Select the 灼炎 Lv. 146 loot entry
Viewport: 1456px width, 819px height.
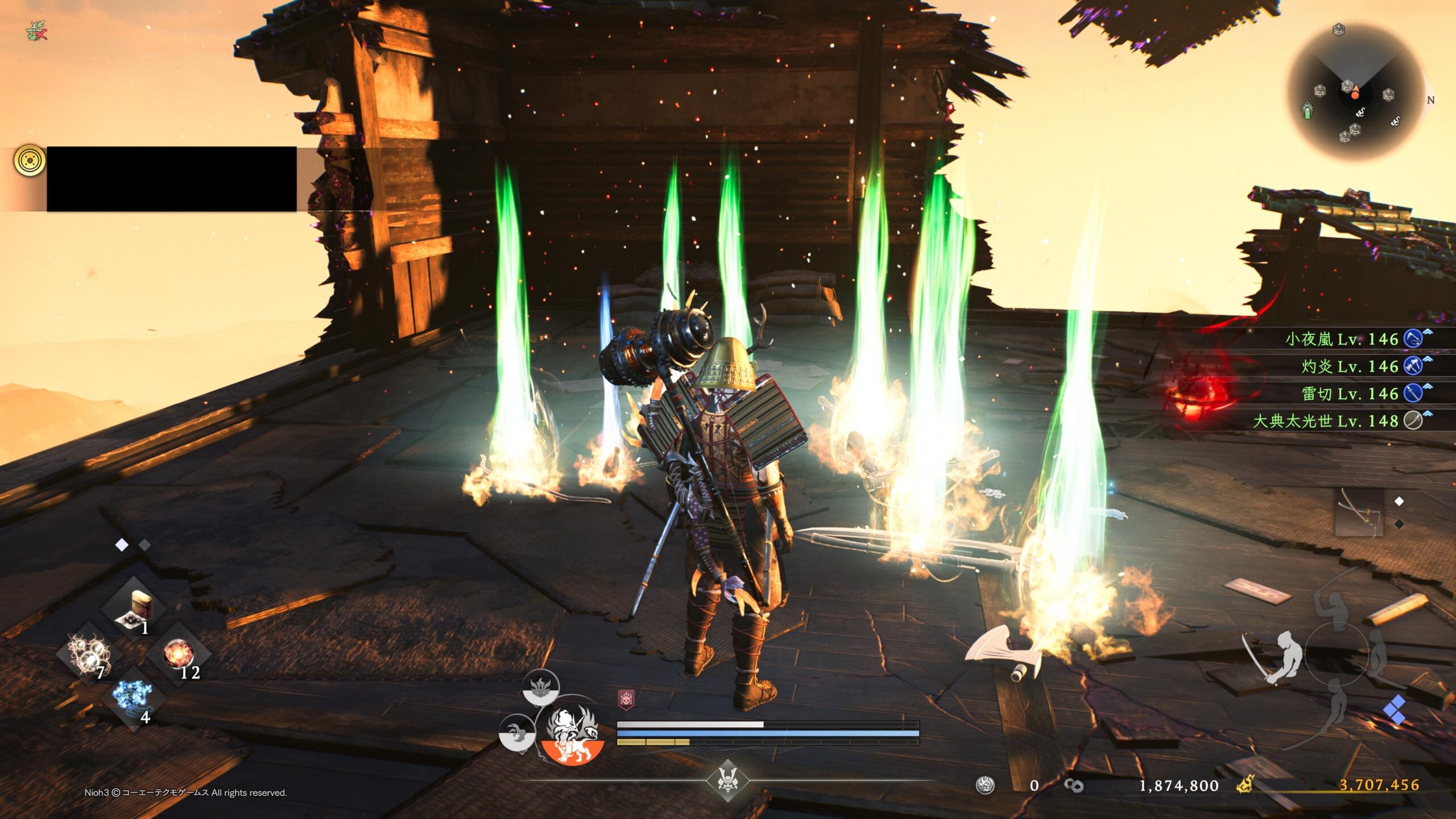[1349, 366]
